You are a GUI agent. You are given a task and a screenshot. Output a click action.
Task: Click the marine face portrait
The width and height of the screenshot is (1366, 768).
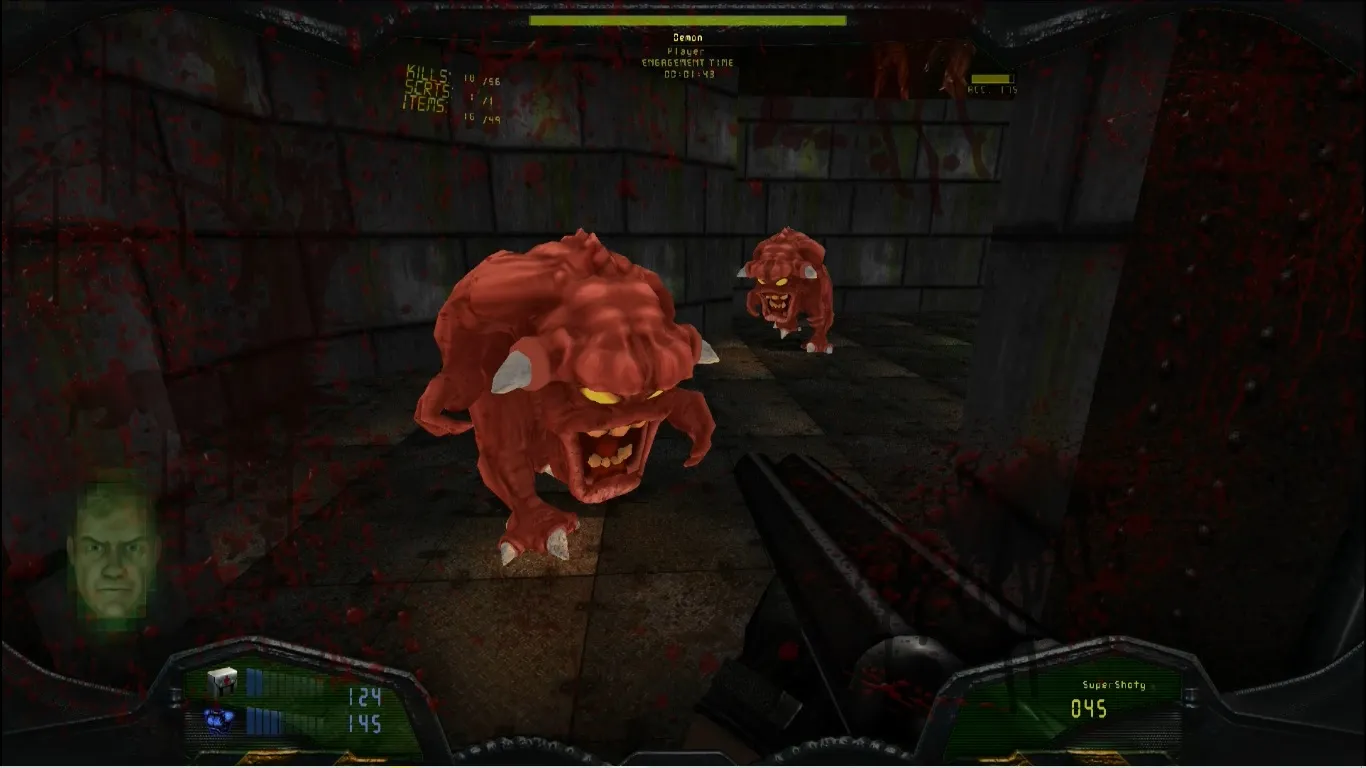pos(109,552)
